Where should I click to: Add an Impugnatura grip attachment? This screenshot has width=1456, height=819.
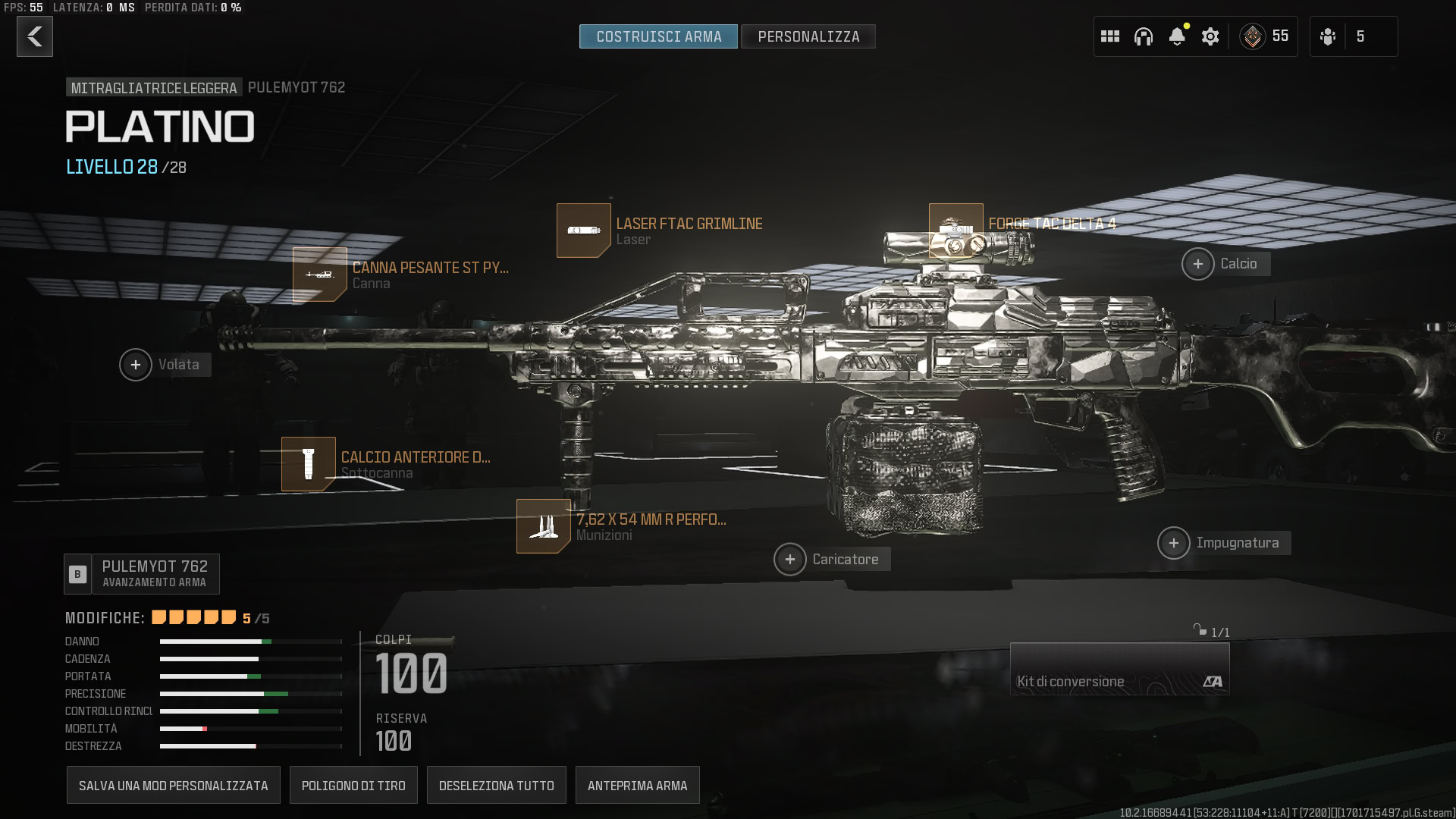[1174, 543]
